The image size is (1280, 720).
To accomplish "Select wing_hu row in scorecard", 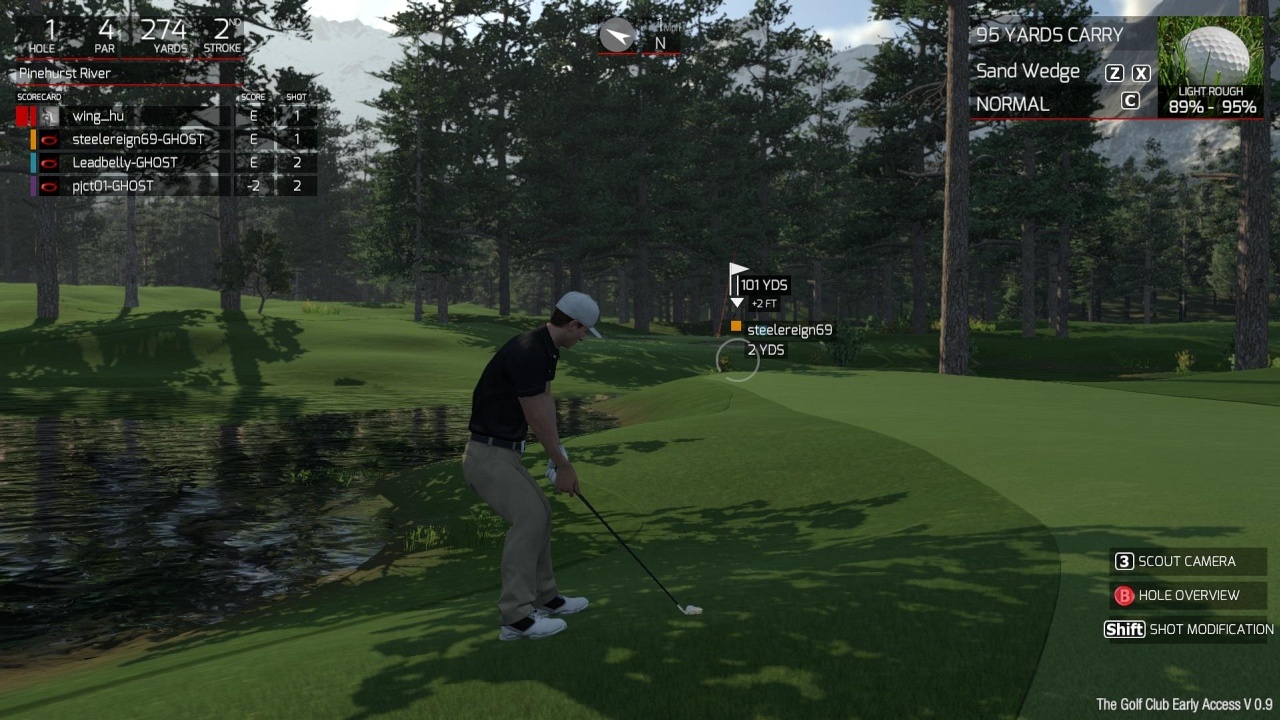I will (98, 117).
